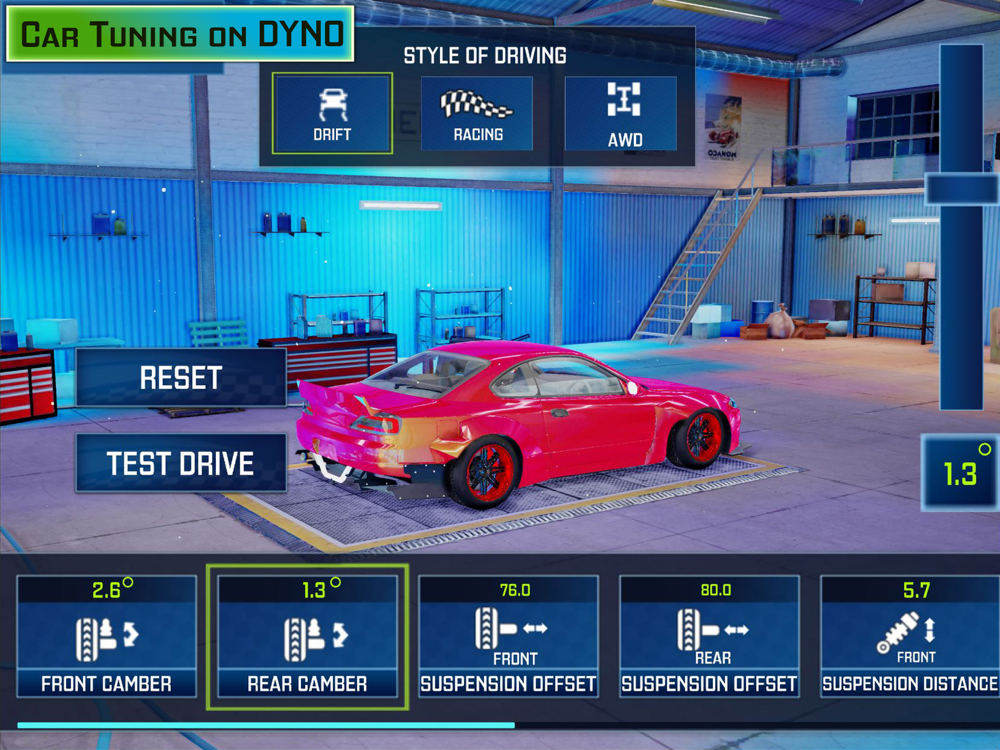Click the Reset button
This screenshot has width=1000, height=750.
coord(181,378)
